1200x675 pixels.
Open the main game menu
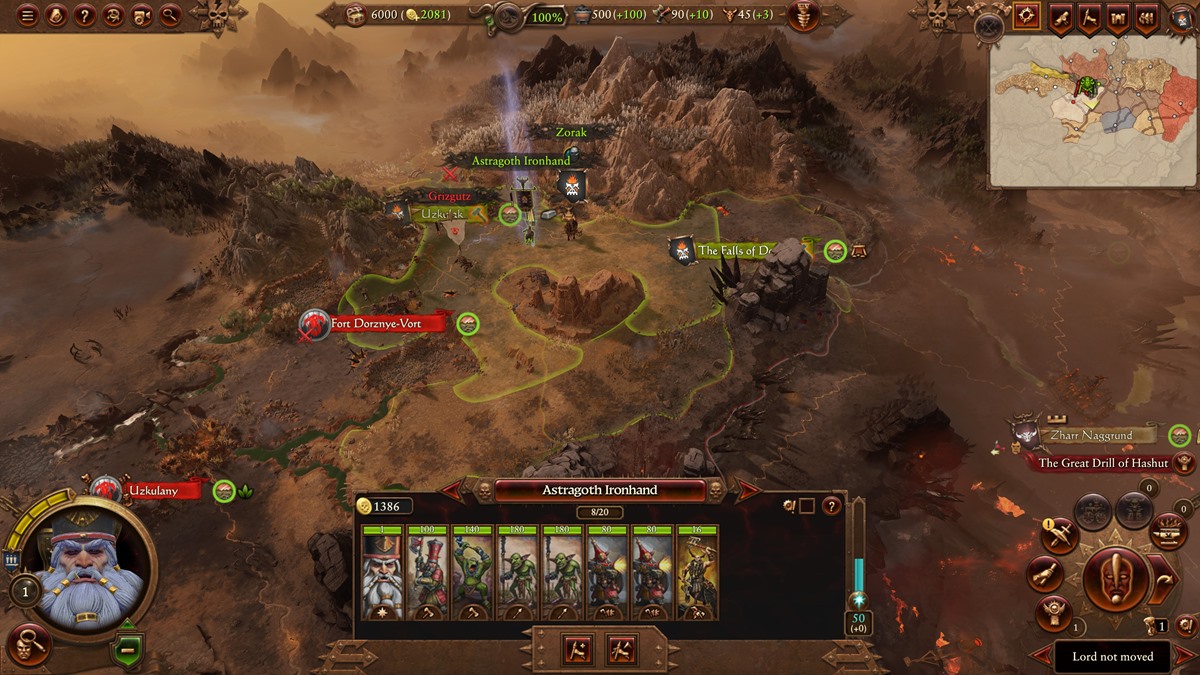[x=27, y=15]
